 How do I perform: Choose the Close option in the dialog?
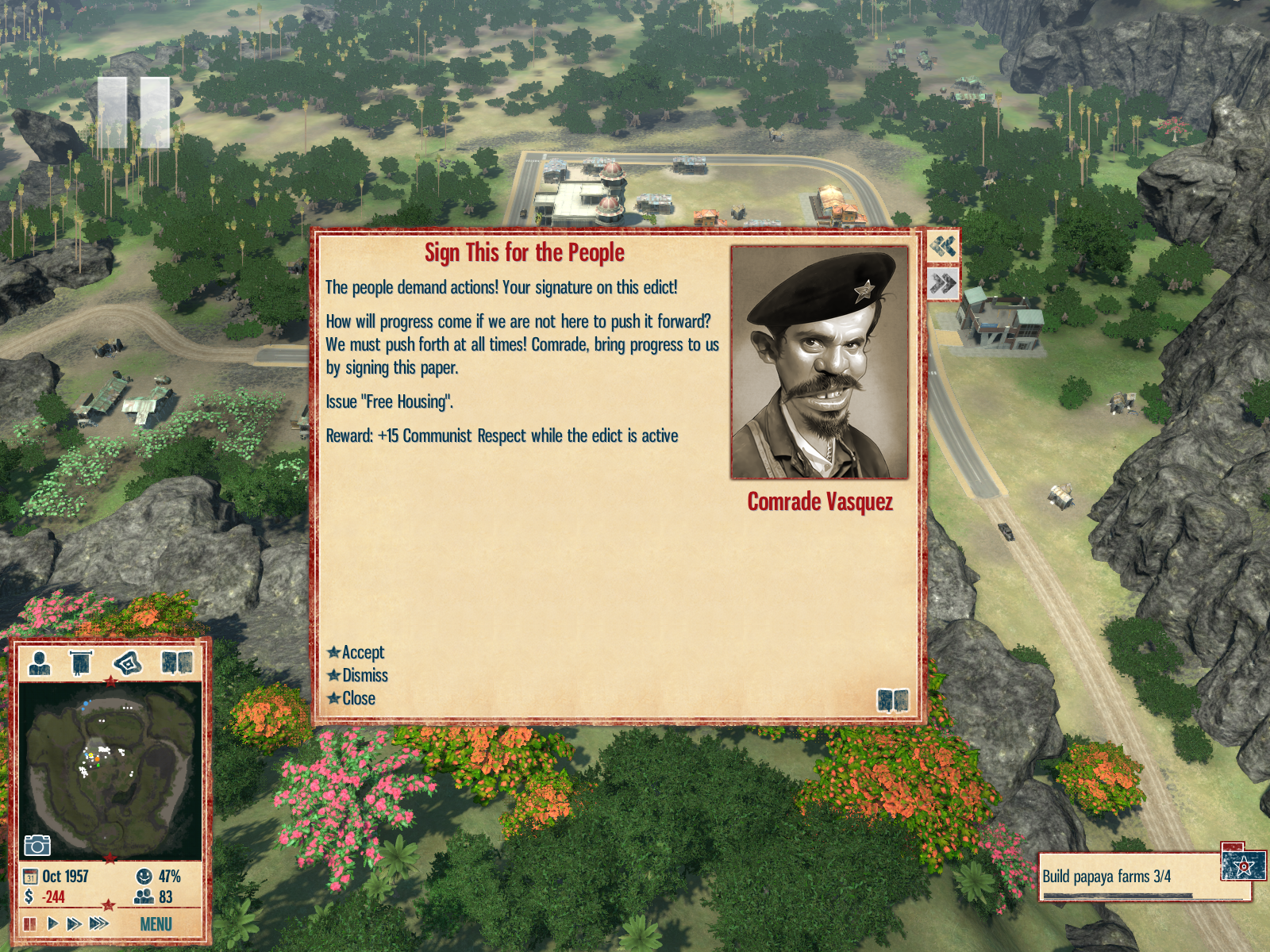click(358, 698)
